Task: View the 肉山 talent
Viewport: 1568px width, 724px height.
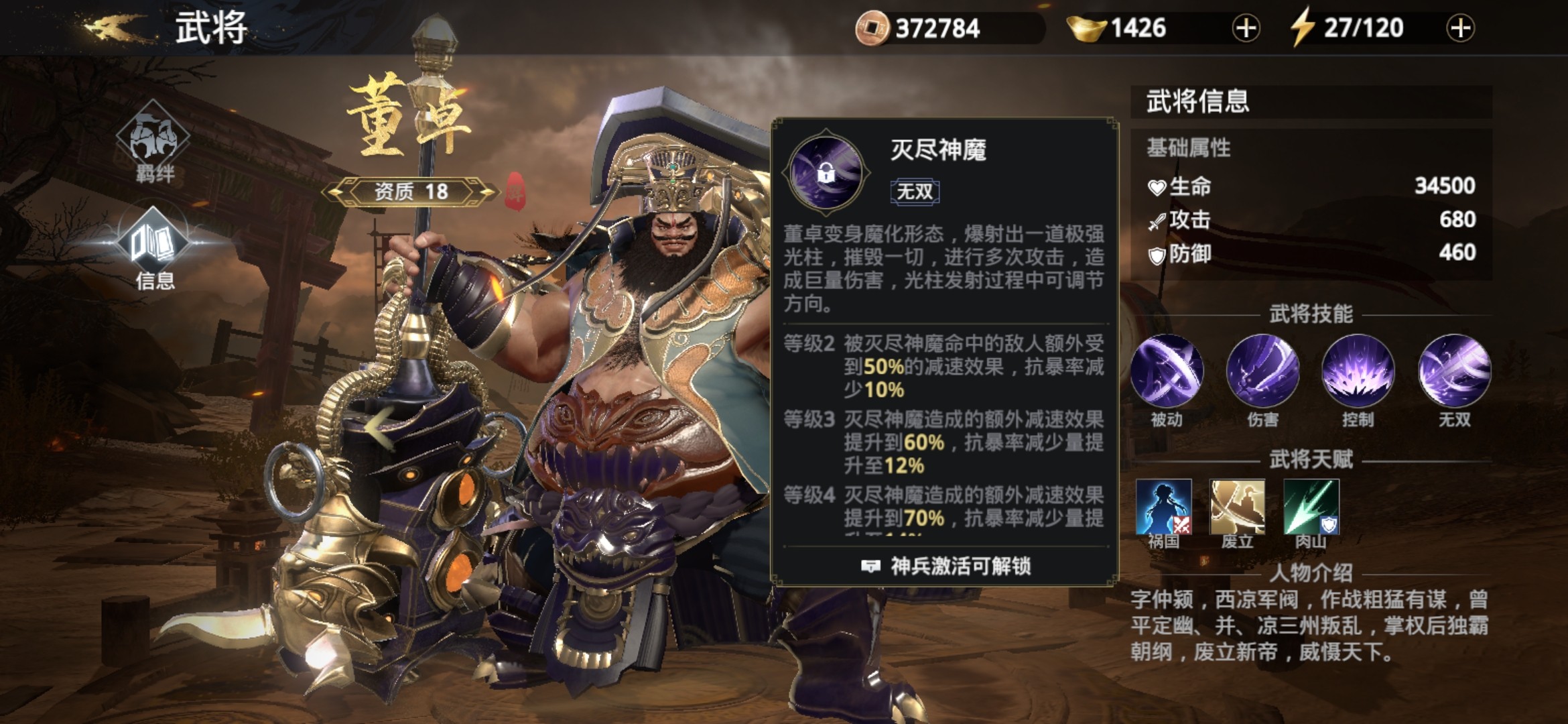Action: click(1311, 506)
